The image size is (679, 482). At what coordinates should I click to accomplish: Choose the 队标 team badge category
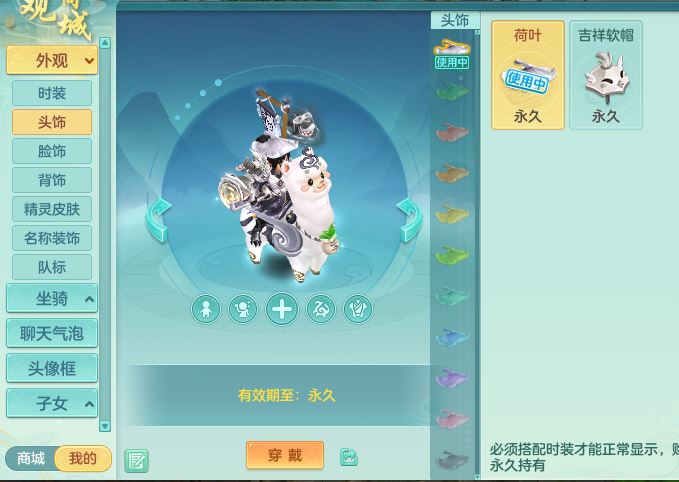52,267
